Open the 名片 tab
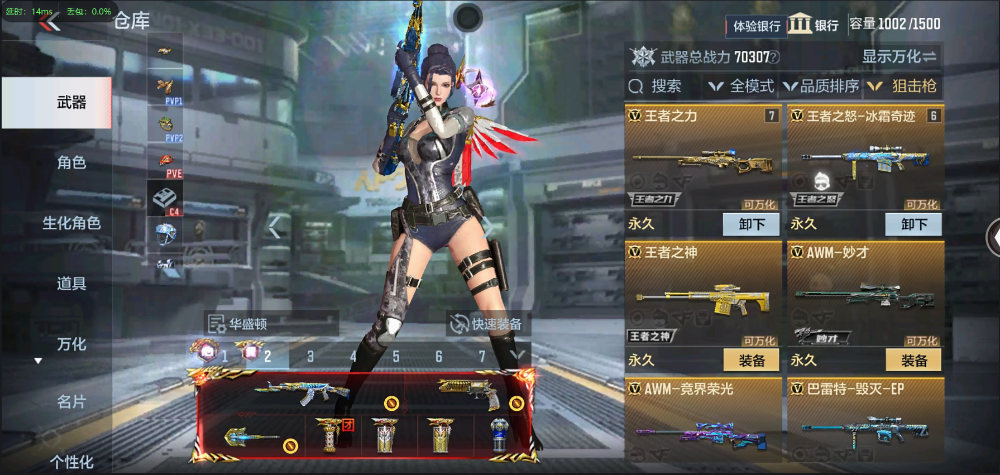The image size is (1000, 475). 71,402
